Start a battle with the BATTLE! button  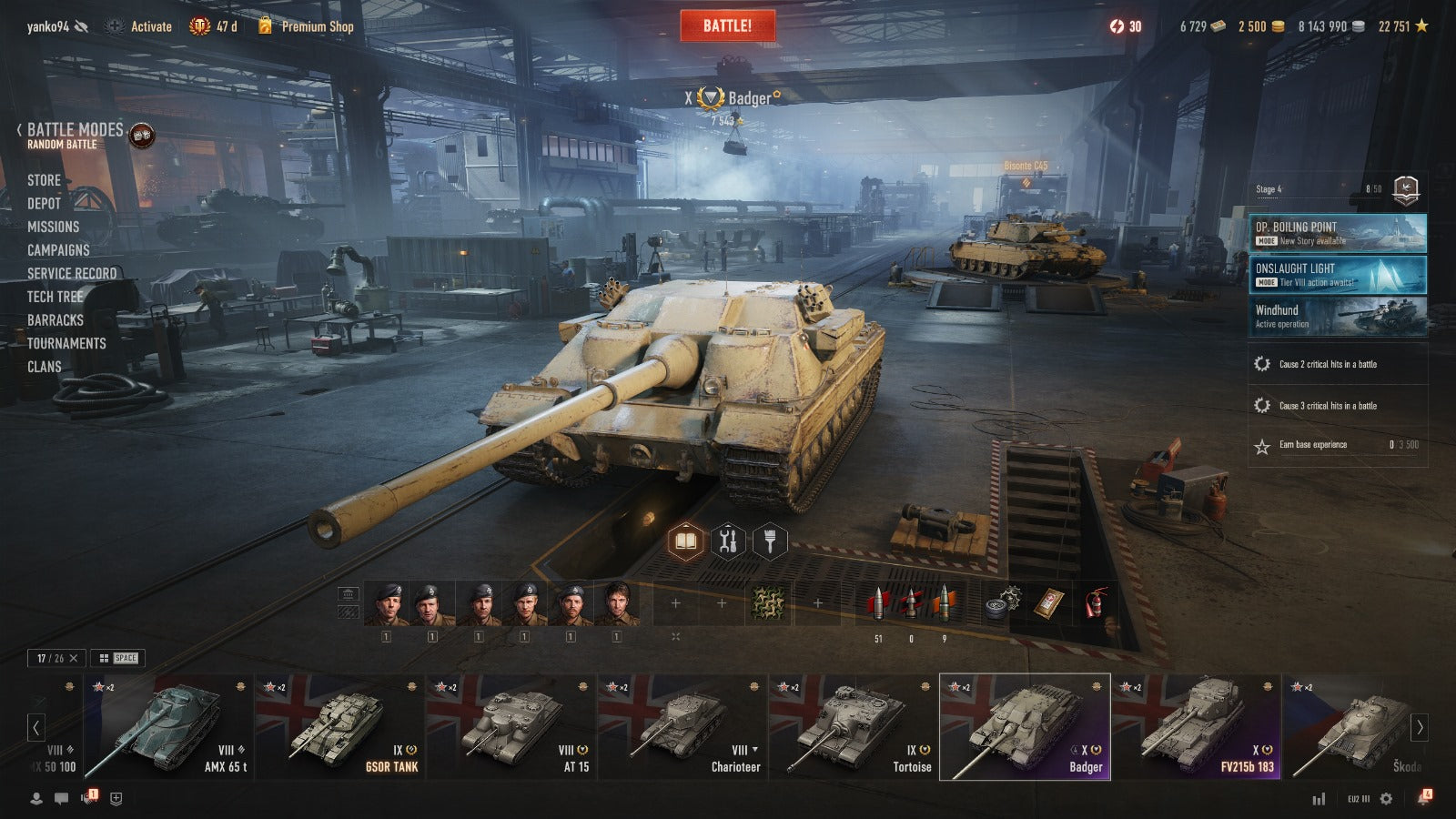tap(727, 25)
